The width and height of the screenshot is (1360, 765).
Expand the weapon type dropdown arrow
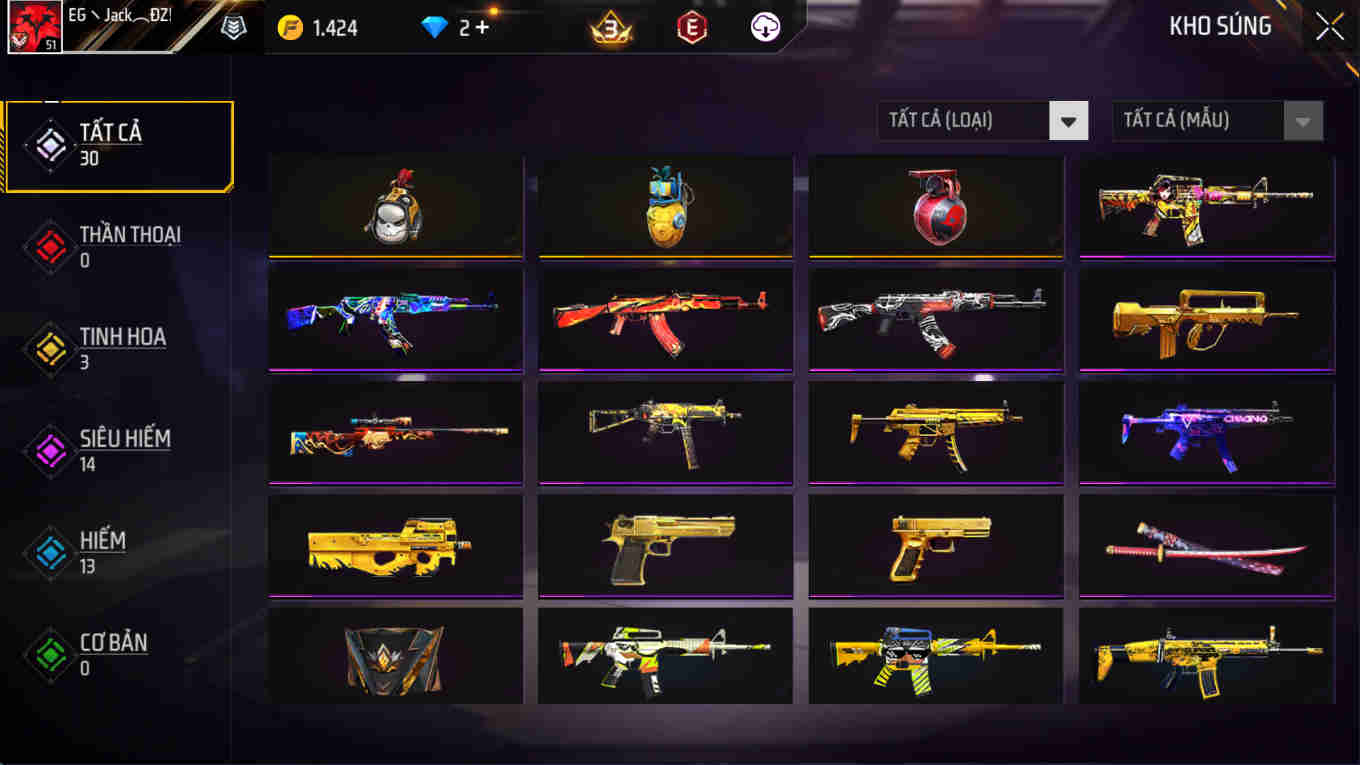tap(1069, 120)
